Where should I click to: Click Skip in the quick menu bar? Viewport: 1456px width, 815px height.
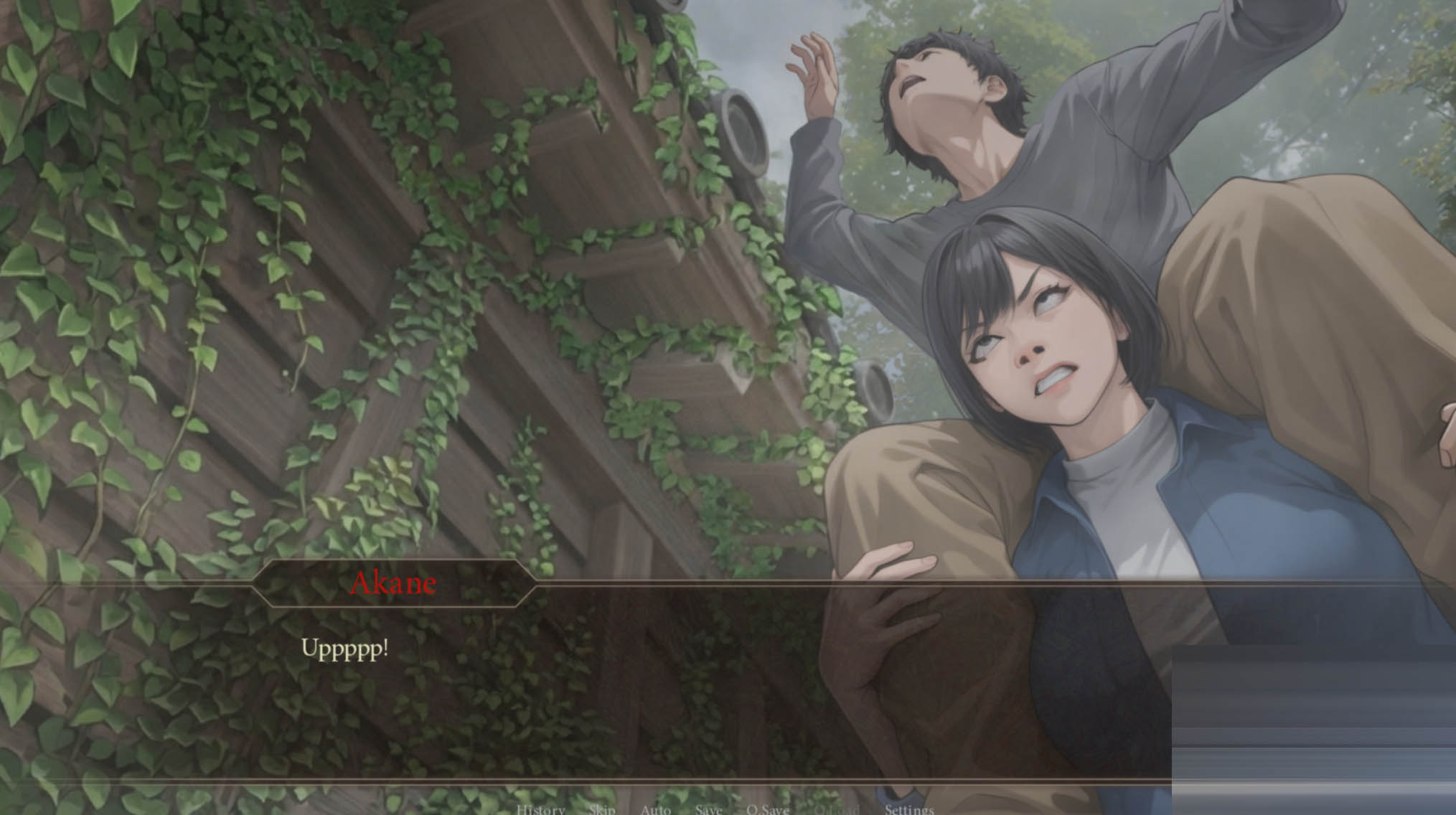603,809
